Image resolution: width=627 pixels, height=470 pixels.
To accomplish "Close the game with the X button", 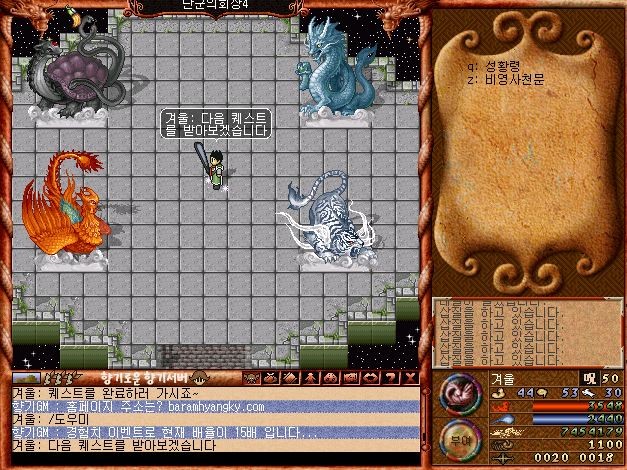I will point(408,378).
